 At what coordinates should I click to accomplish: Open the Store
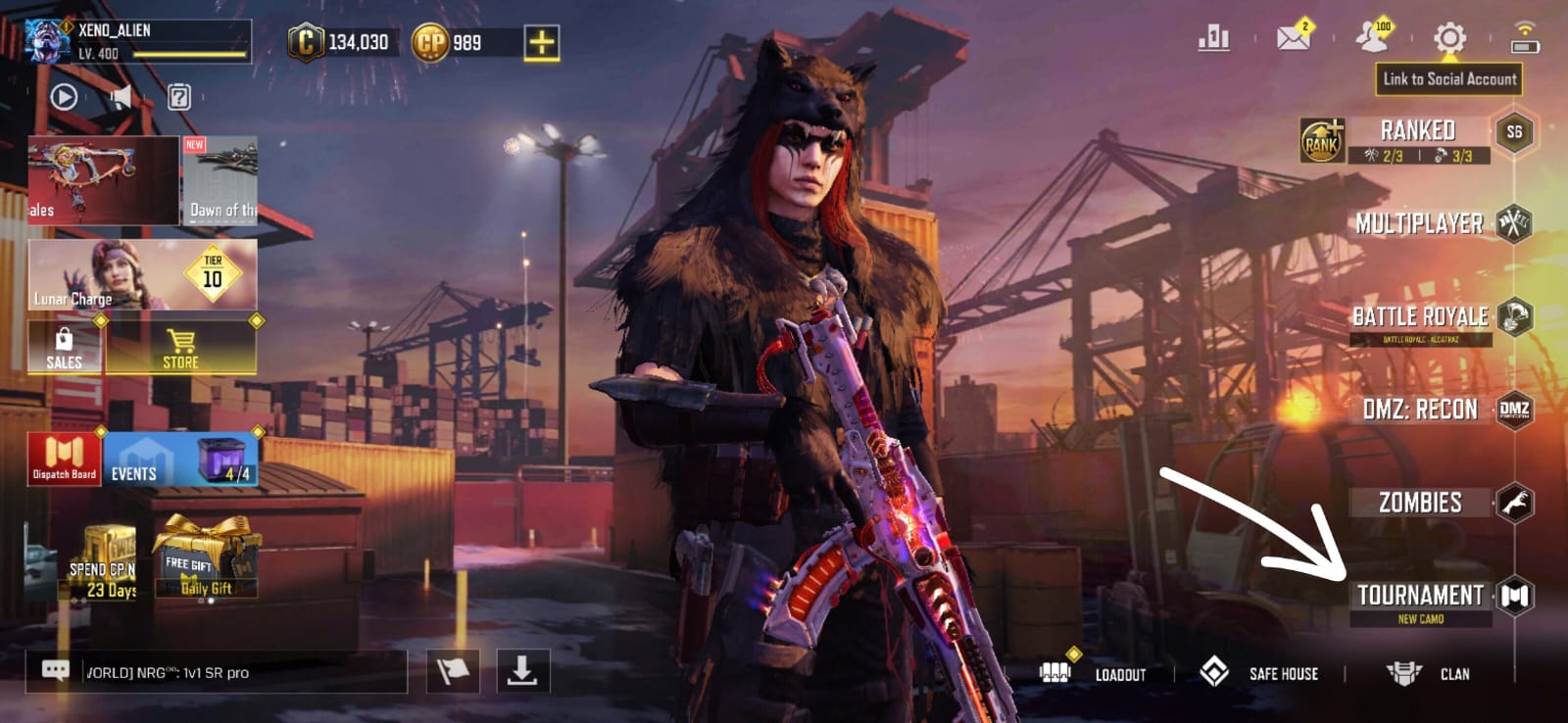click(x=181, y=349)
